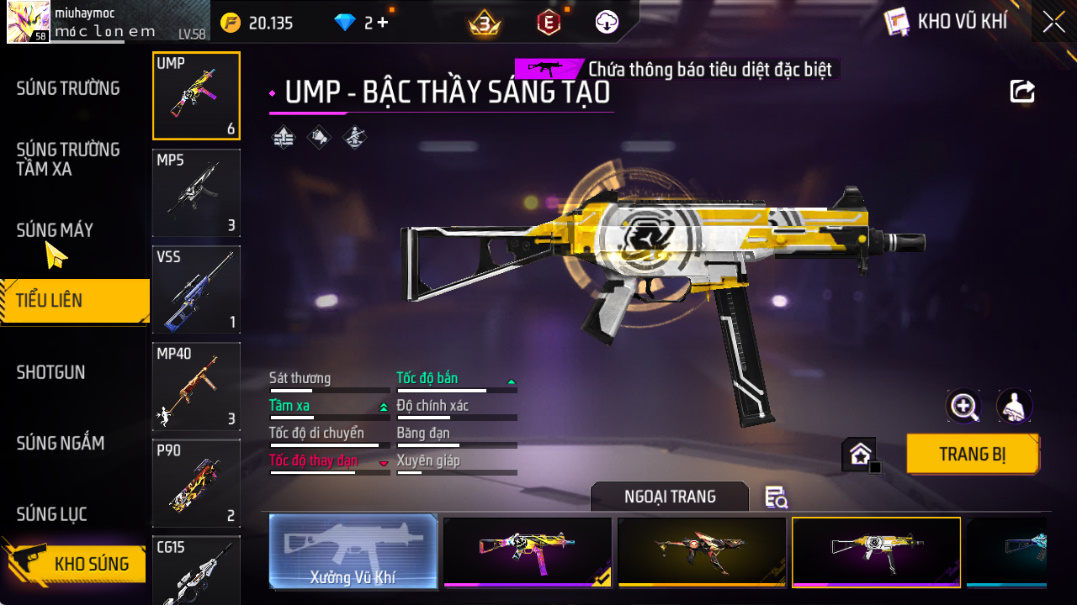Viewport: 1077px width, 605px height.
Task: Select the MP5 weapon tile
Action: point(196,193)
